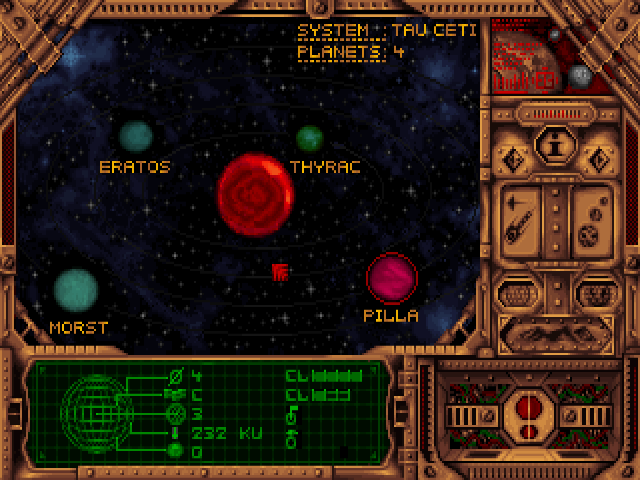Select planet Thyrac on the system map
Image resolution: width=640 pixels, height=480 pixels.
pyautogui.click(x=310, y=138)
